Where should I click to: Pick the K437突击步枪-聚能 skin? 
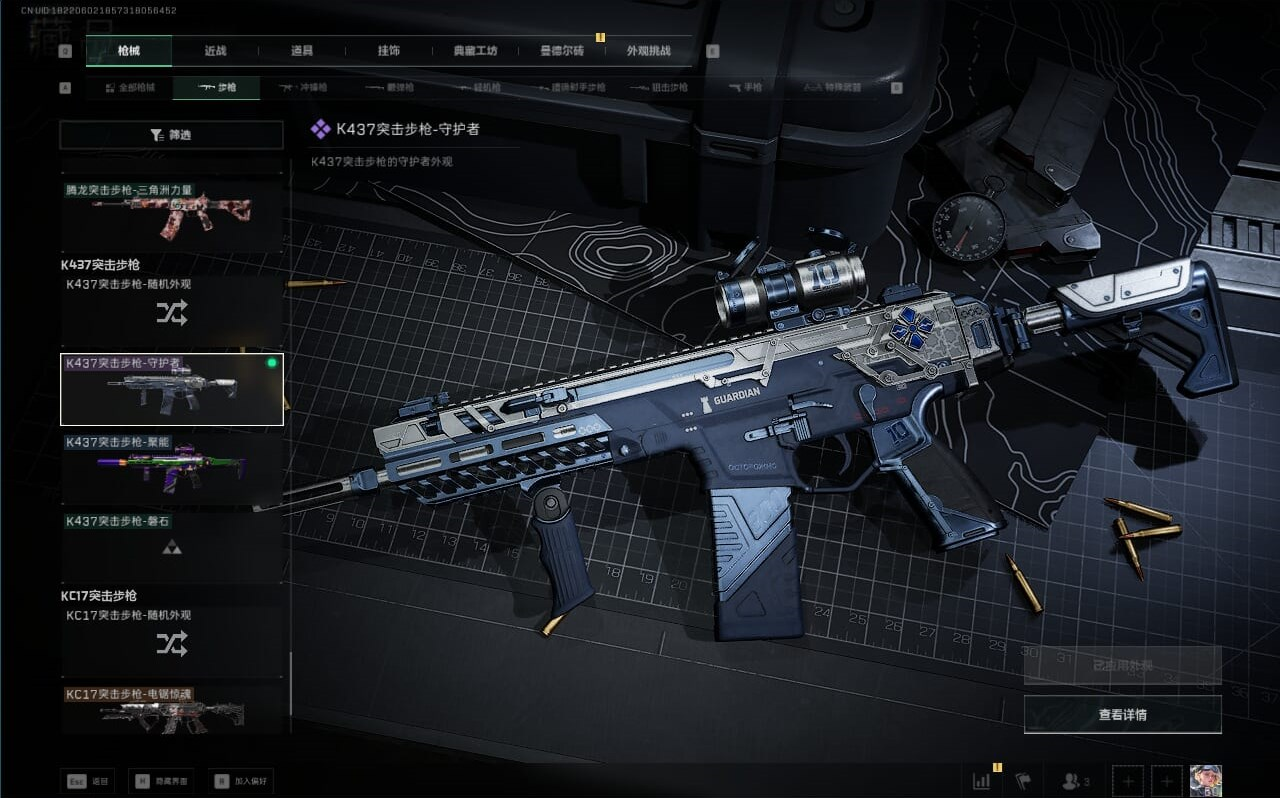(172, 468)
